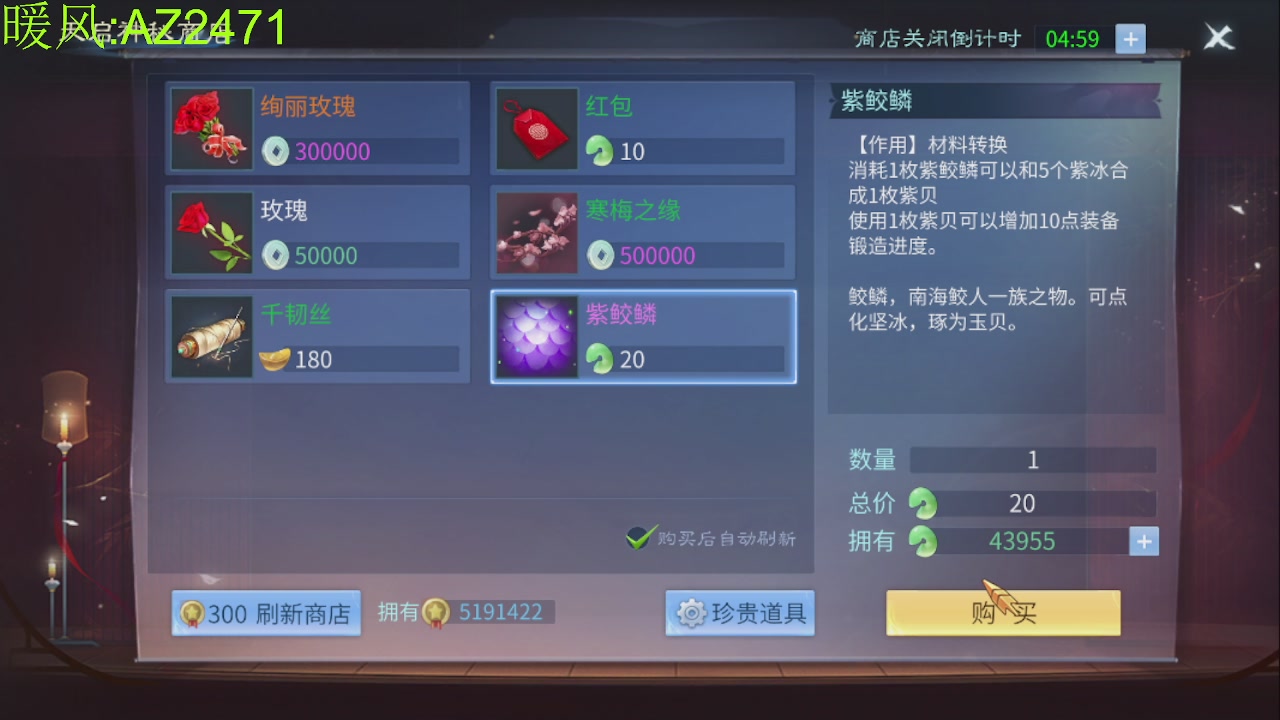Select the 绚丽玫瑰 rose item icon

pos(209,129)
